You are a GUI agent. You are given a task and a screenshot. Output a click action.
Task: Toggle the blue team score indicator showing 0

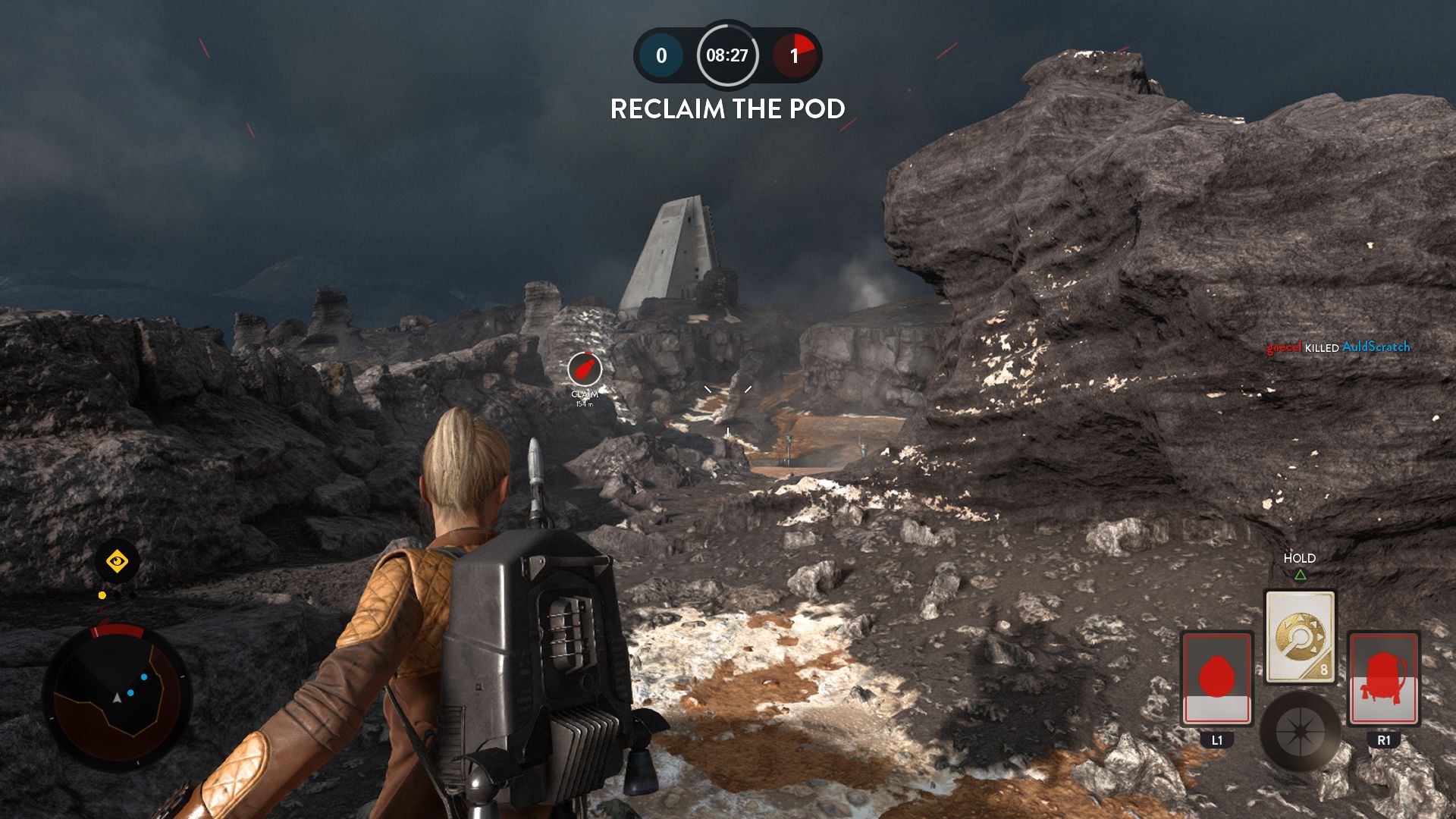(x=659, y=55)
